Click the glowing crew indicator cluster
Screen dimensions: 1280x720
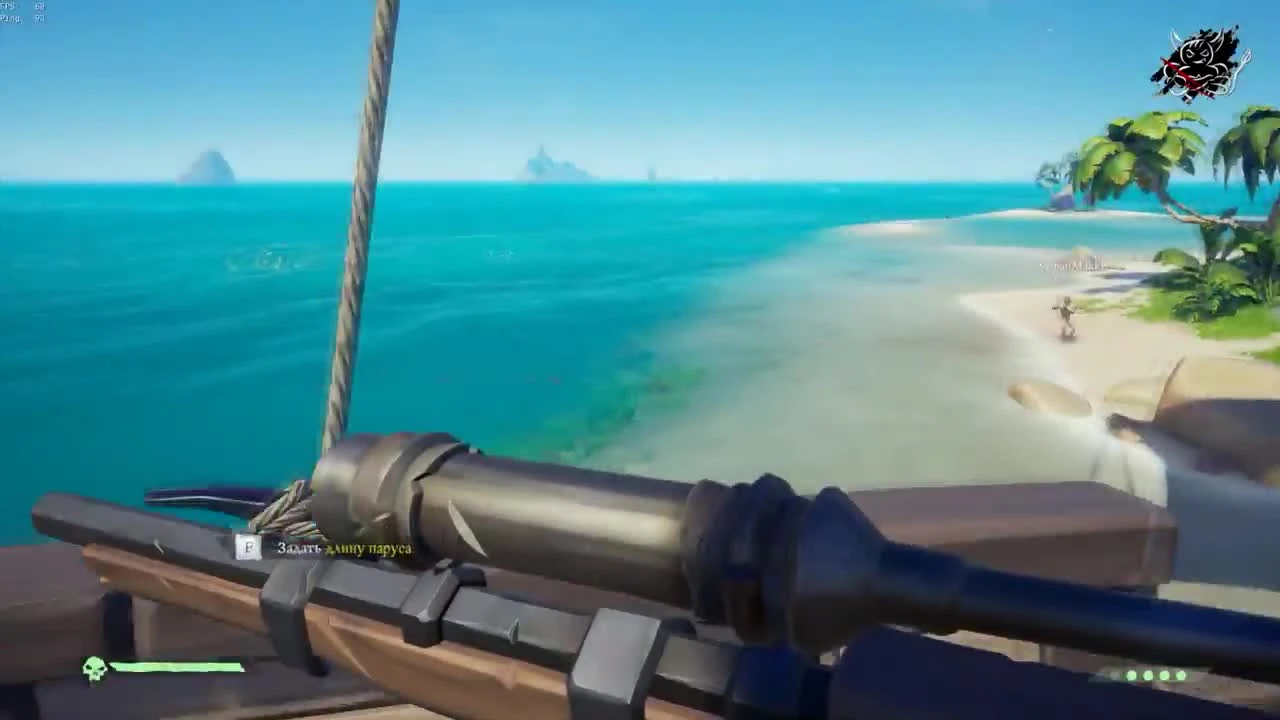(x=1156, y=675)
